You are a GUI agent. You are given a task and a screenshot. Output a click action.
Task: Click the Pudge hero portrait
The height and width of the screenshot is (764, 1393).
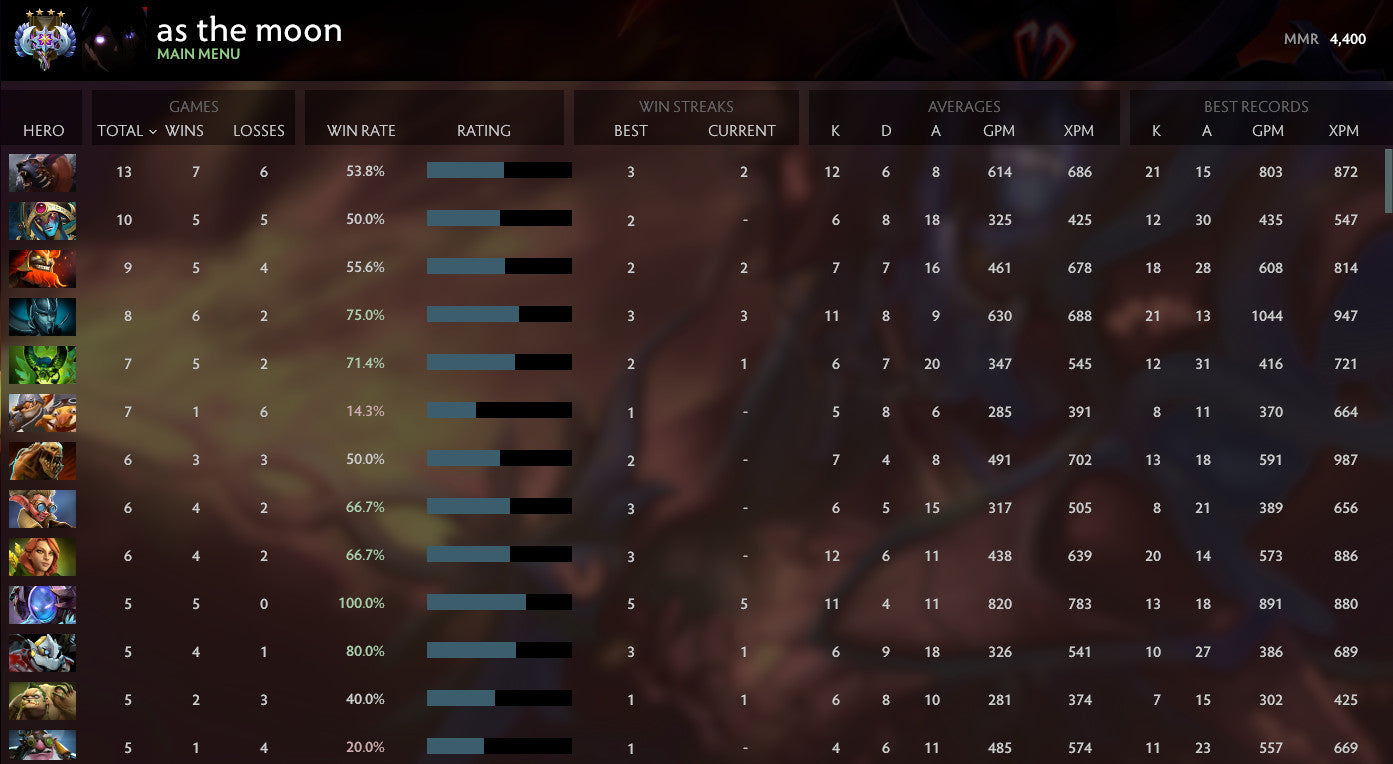(42, 700)
